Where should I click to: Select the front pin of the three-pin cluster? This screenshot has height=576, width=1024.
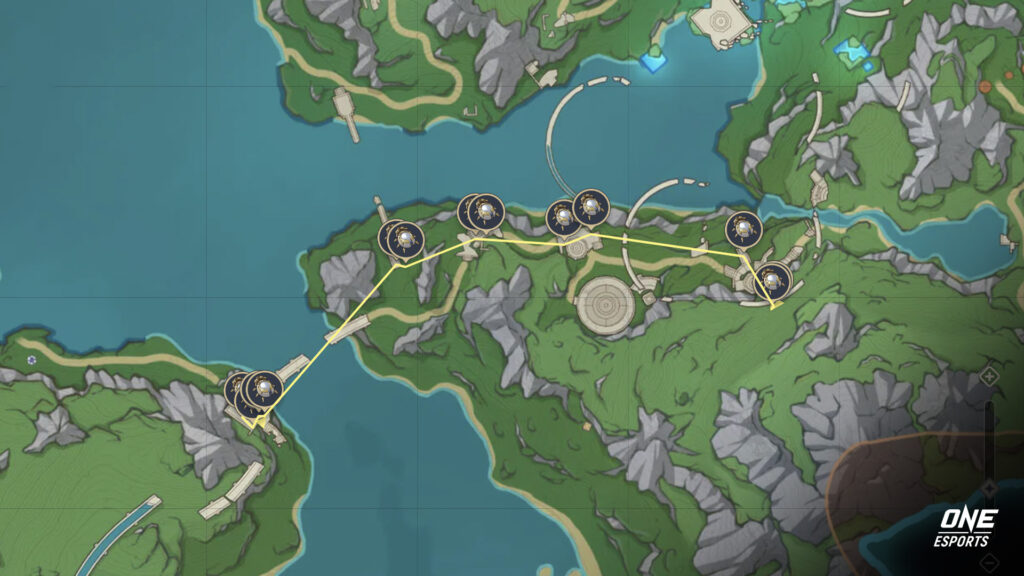tap(263, 389)
